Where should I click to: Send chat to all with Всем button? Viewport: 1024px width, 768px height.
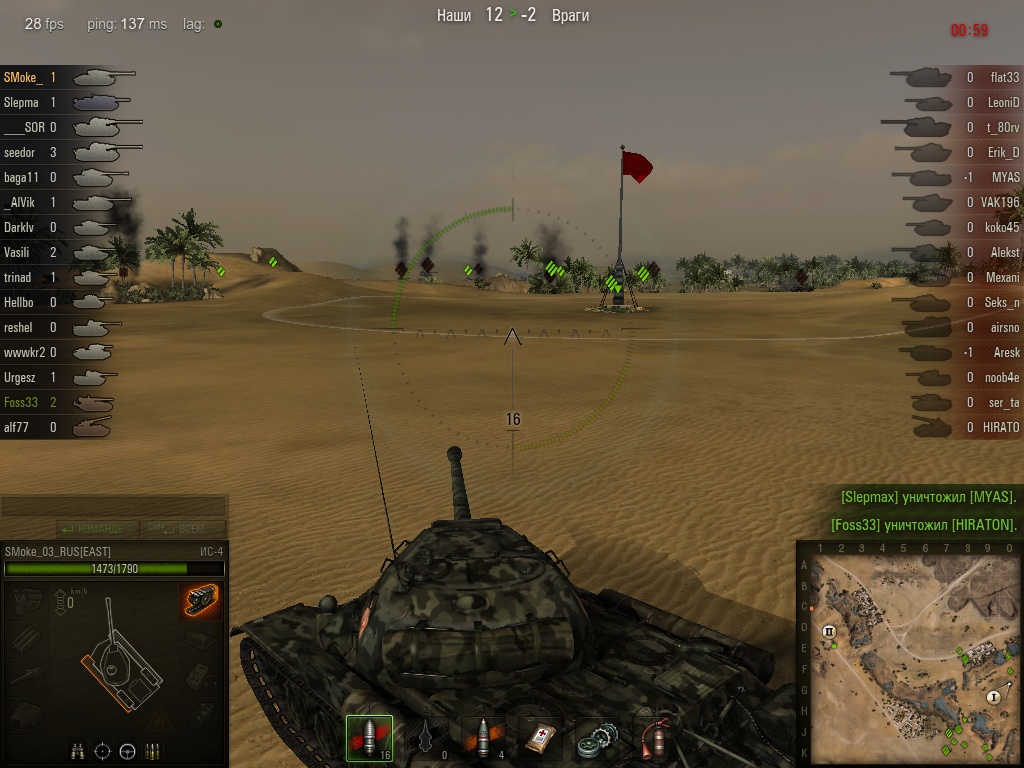(184, 528)
